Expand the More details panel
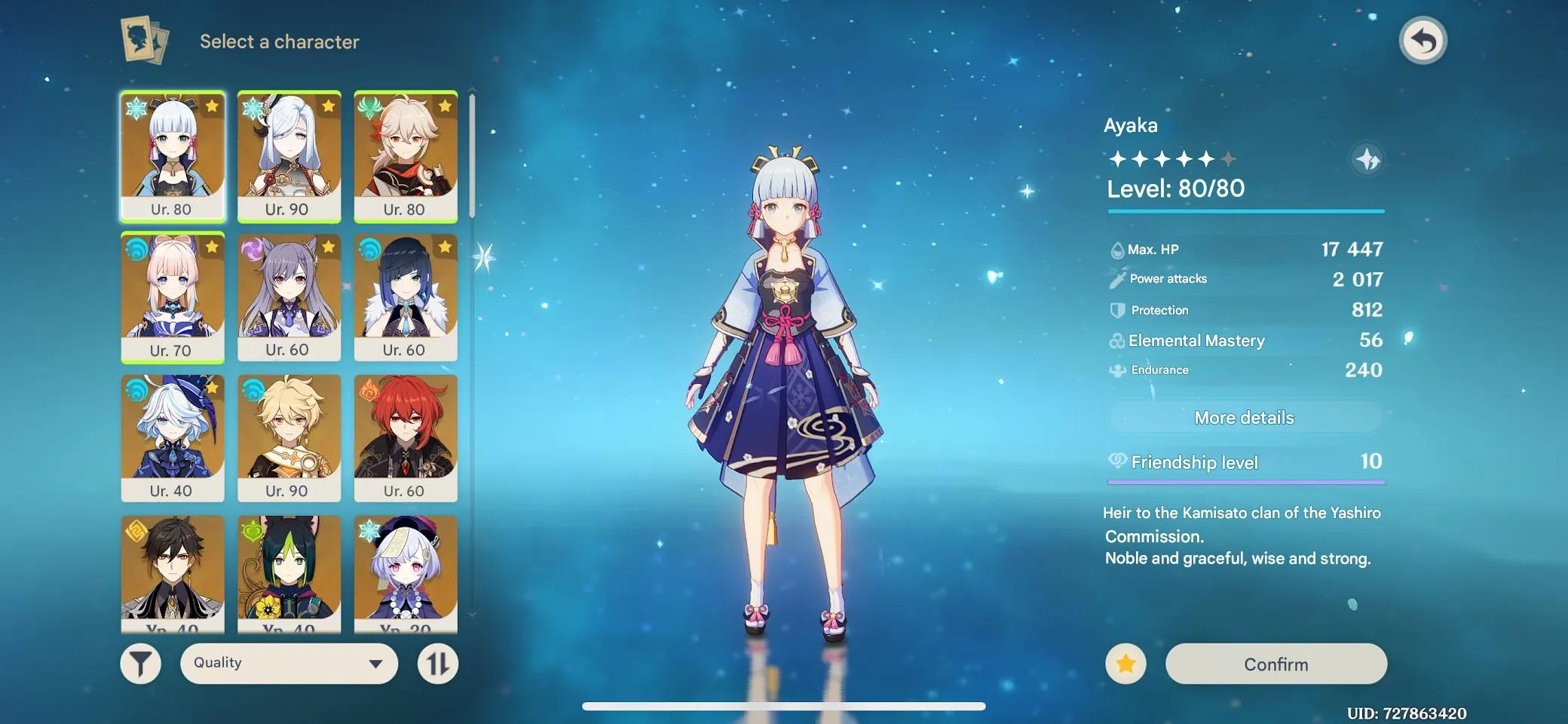 click(x=1245, y=417)
